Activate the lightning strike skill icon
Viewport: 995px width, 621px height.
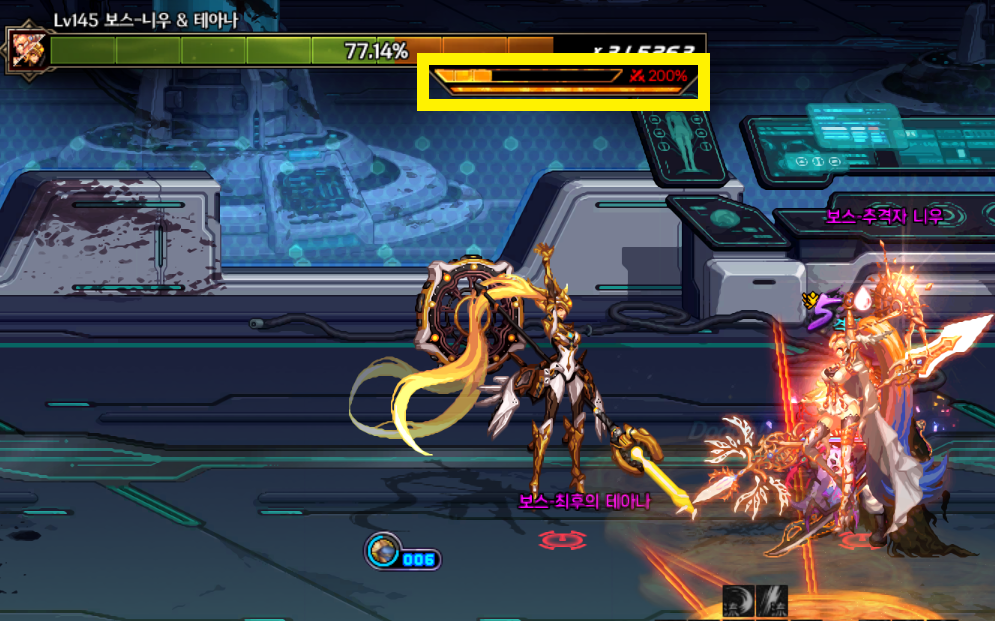(x=772, y=601)
